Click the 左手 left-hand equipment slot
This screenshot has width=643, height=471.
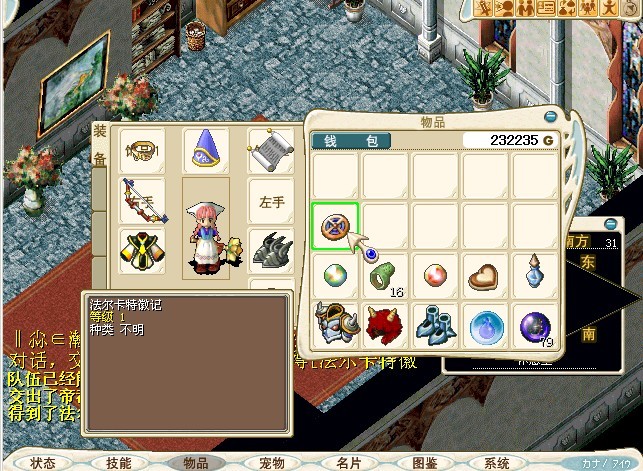tap(272, 201)
